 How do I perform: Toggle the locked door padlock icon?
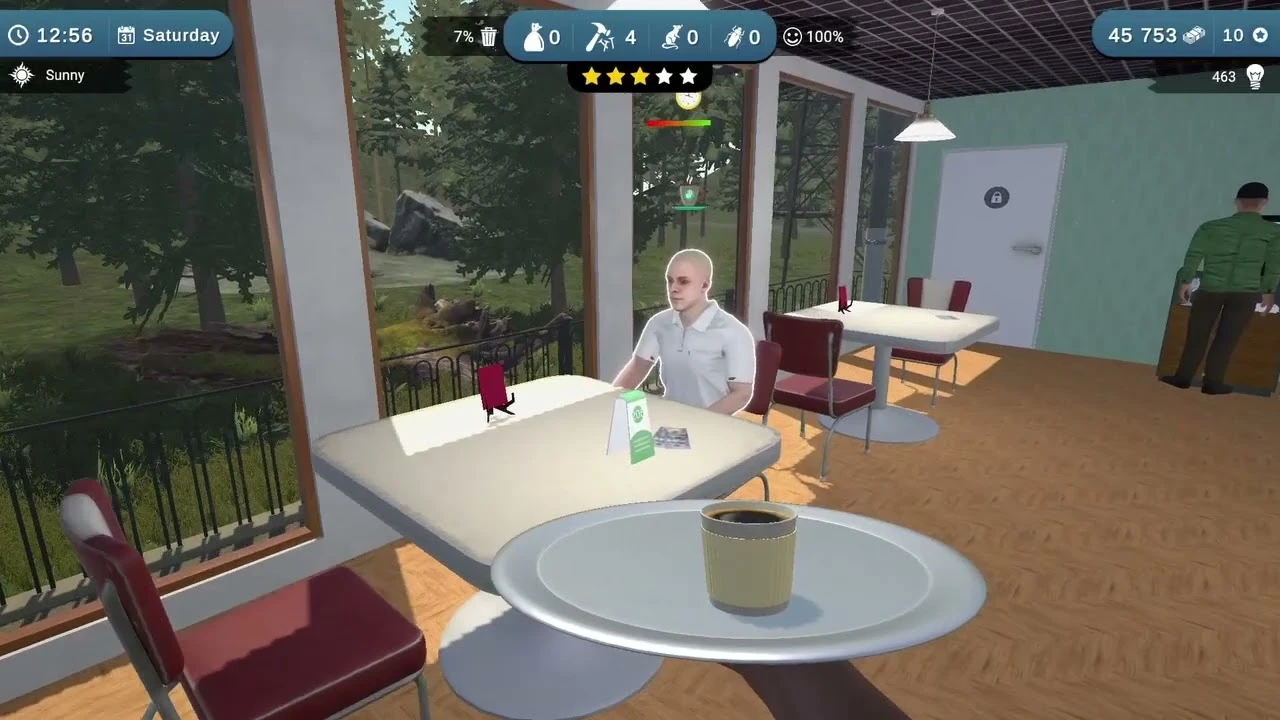tap(996, 197)
